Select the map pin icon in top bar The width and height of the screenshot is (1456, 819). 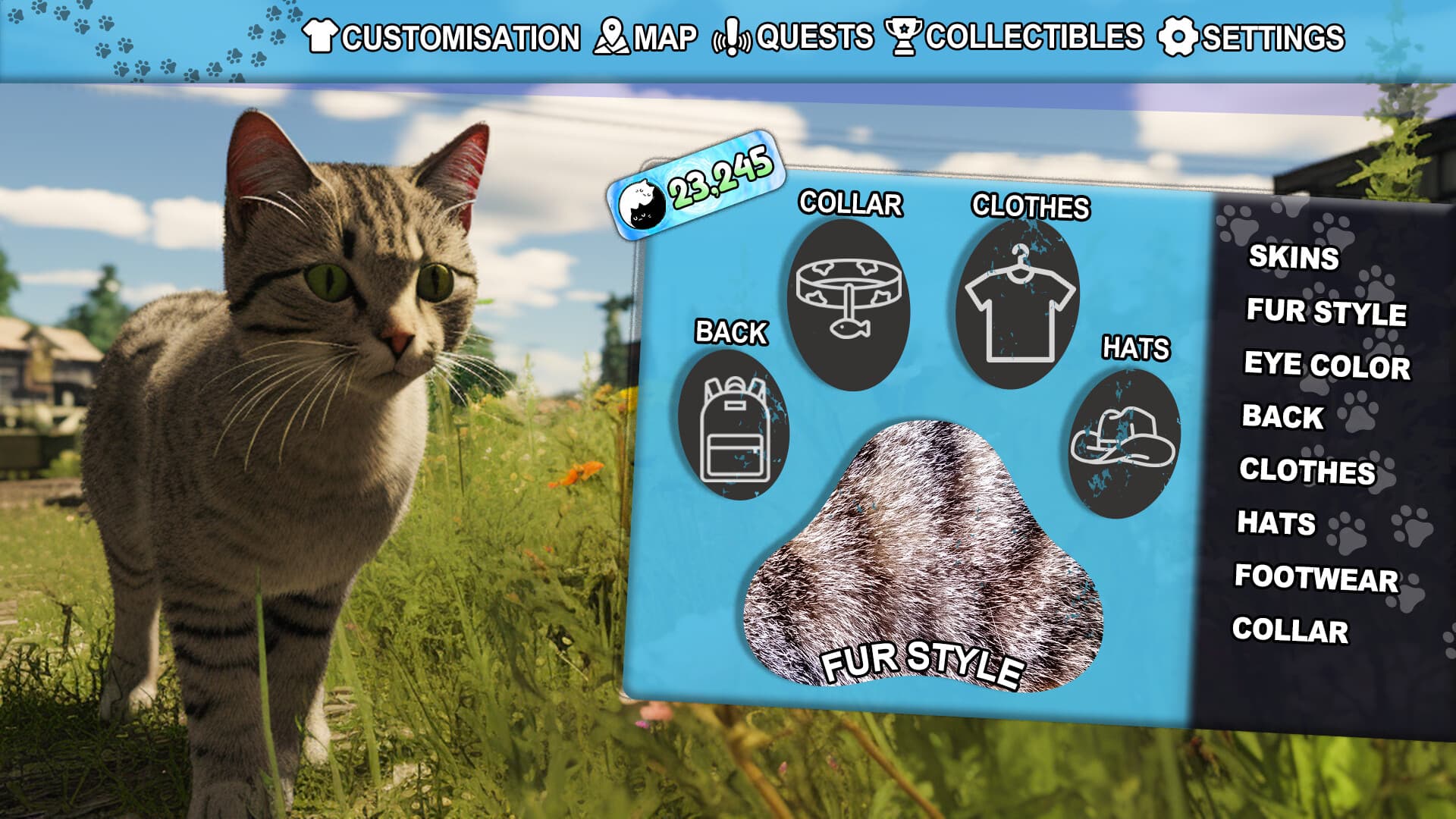[611, 34]
